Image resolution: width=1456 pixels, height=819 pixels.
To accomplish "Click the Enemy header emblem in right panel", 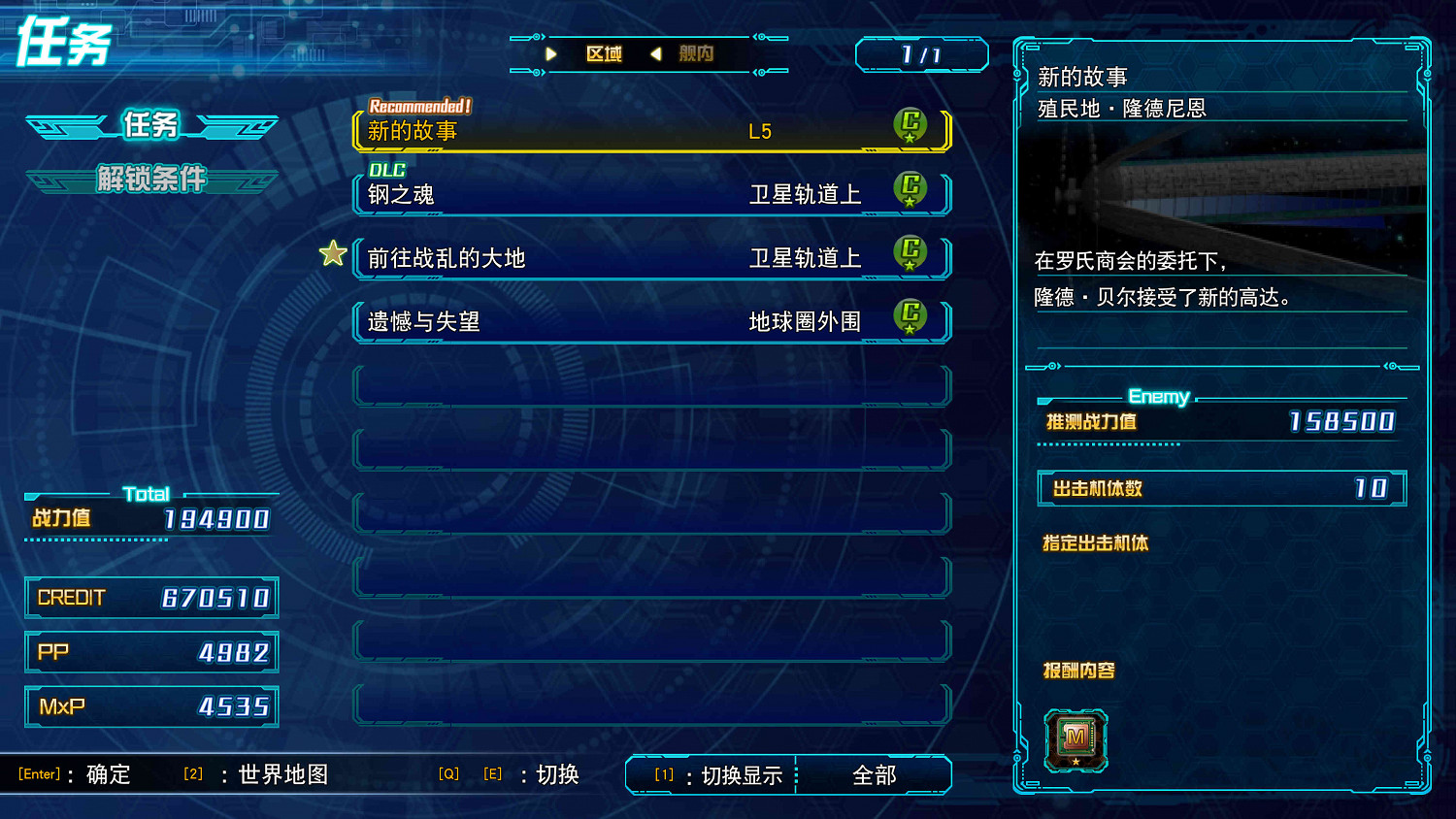I will click(x=1160, y=397).
